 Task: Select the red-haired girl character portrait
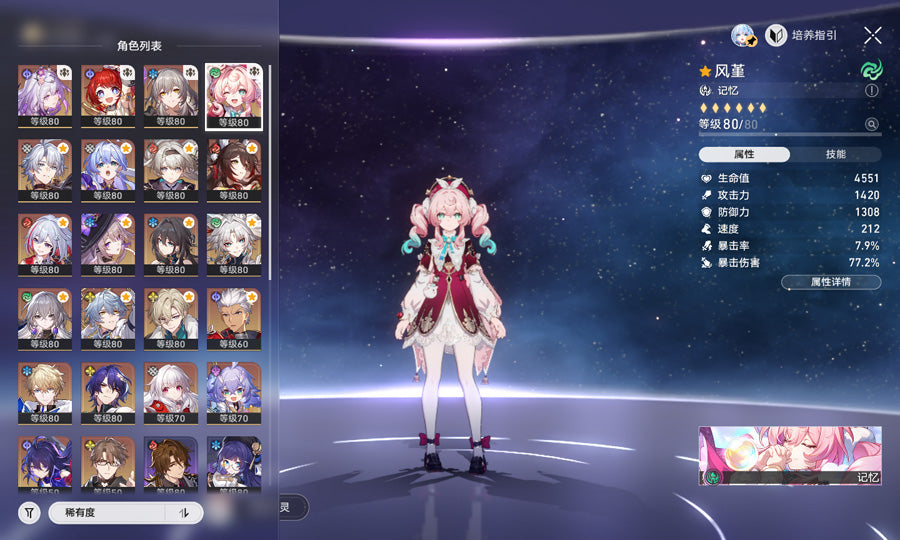click(x=108, y=97)
